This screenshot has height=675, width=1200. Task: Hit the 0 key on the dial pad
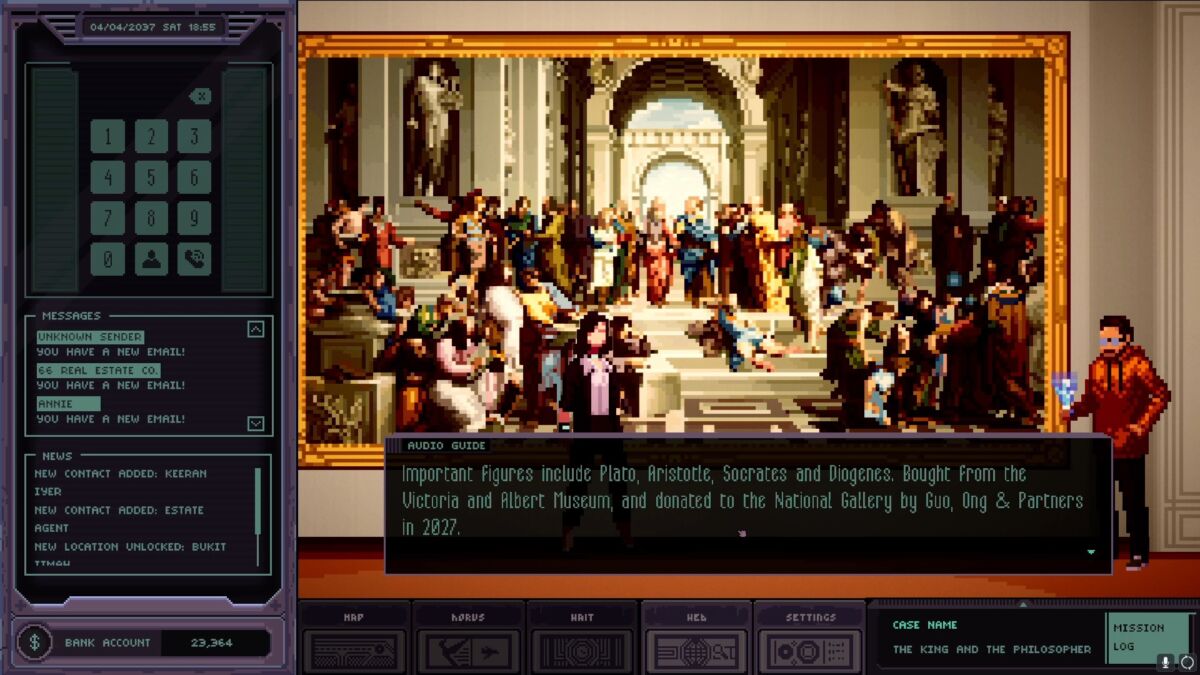coord(108,259)
